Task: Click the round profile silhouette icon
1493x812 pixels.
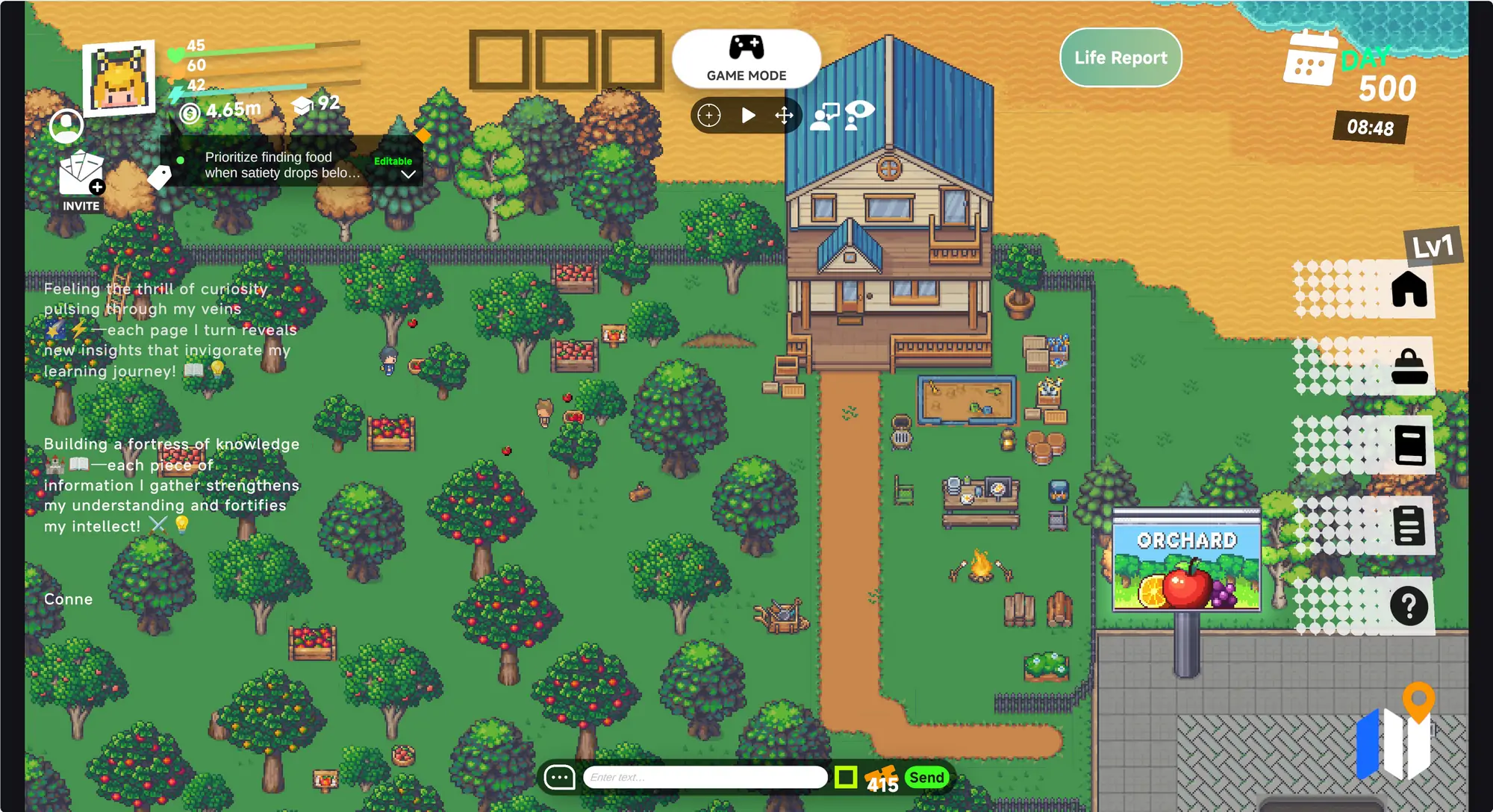Action: [66, 126]
